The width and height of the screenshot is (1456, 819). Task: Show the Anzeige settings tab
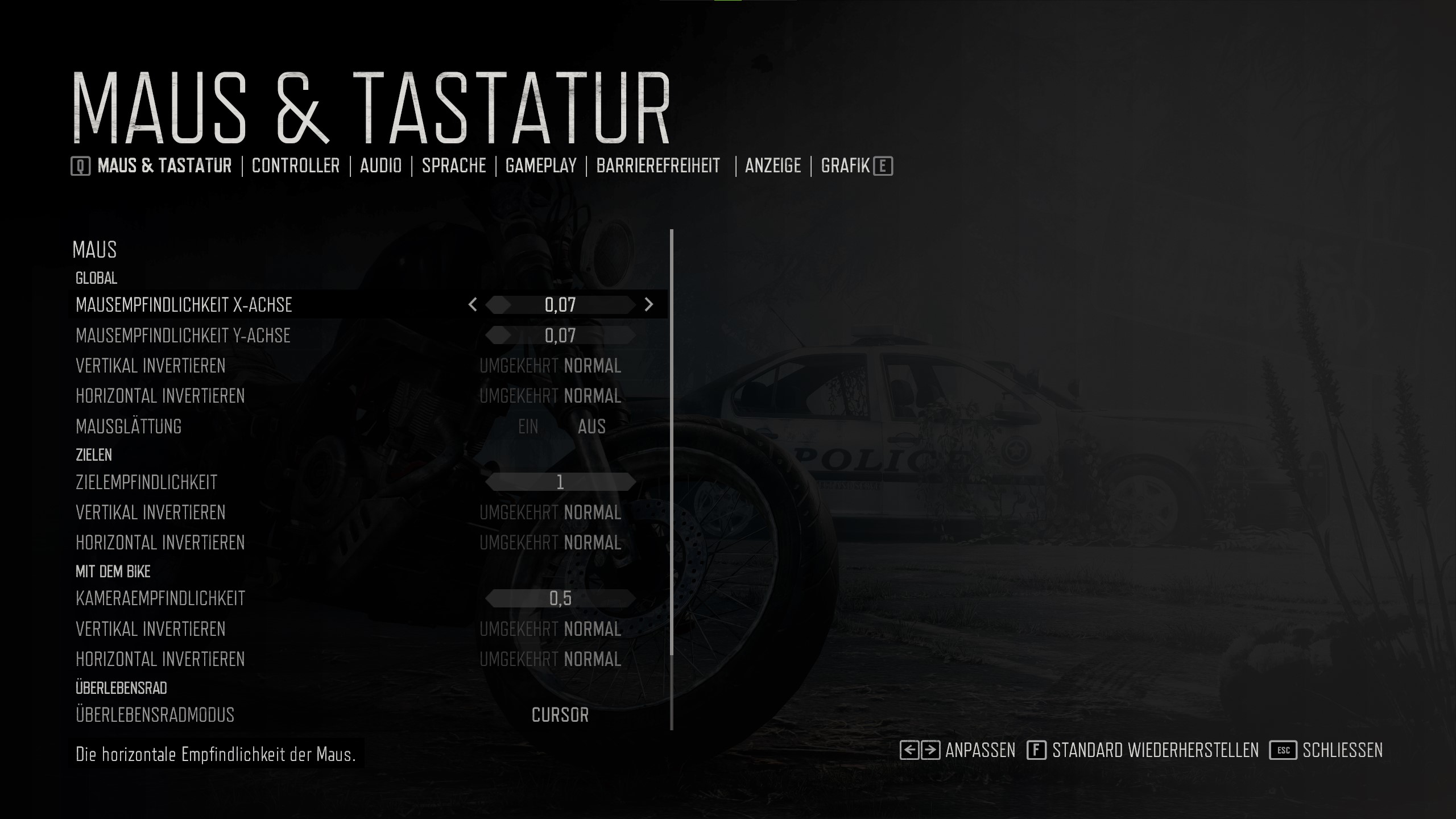pos(772,166)
